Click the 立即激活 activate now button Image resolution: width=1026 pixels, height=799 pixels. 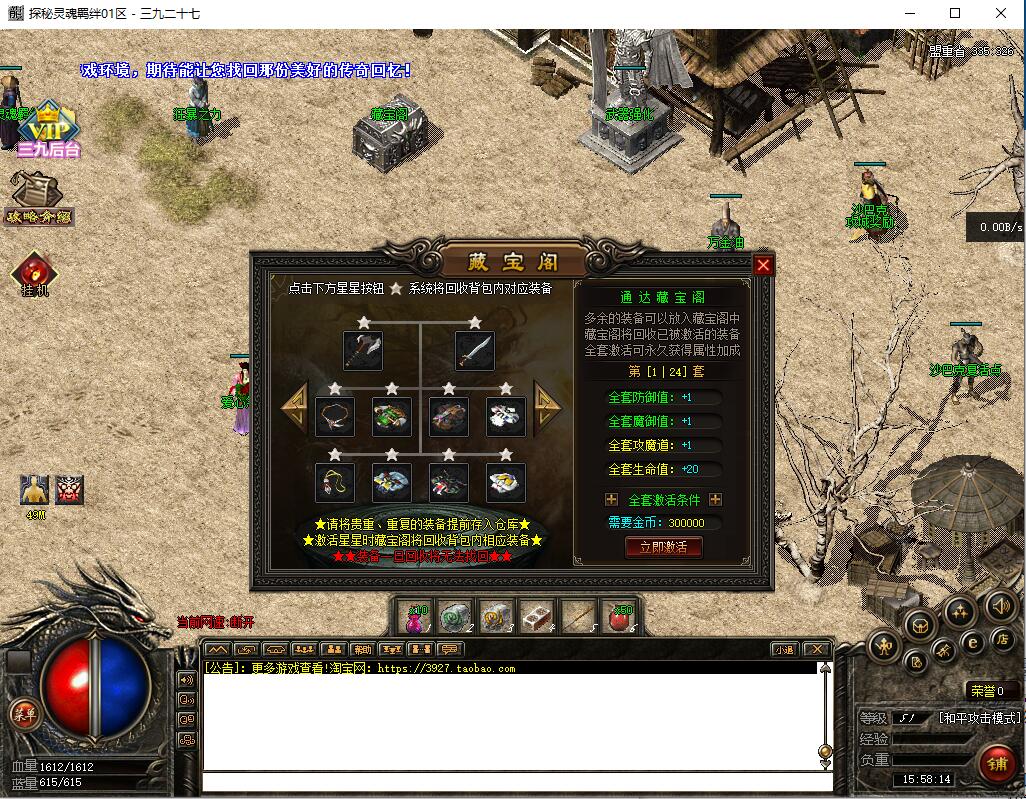point(663,547)
